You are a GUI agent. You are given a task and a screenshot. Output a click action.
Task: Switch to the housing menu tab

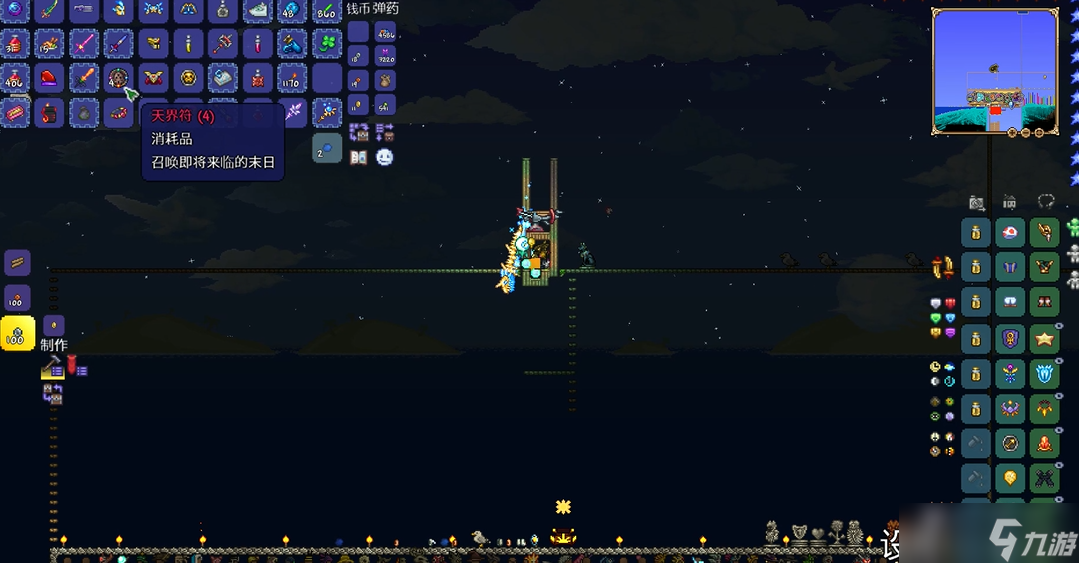(1010, 202)
